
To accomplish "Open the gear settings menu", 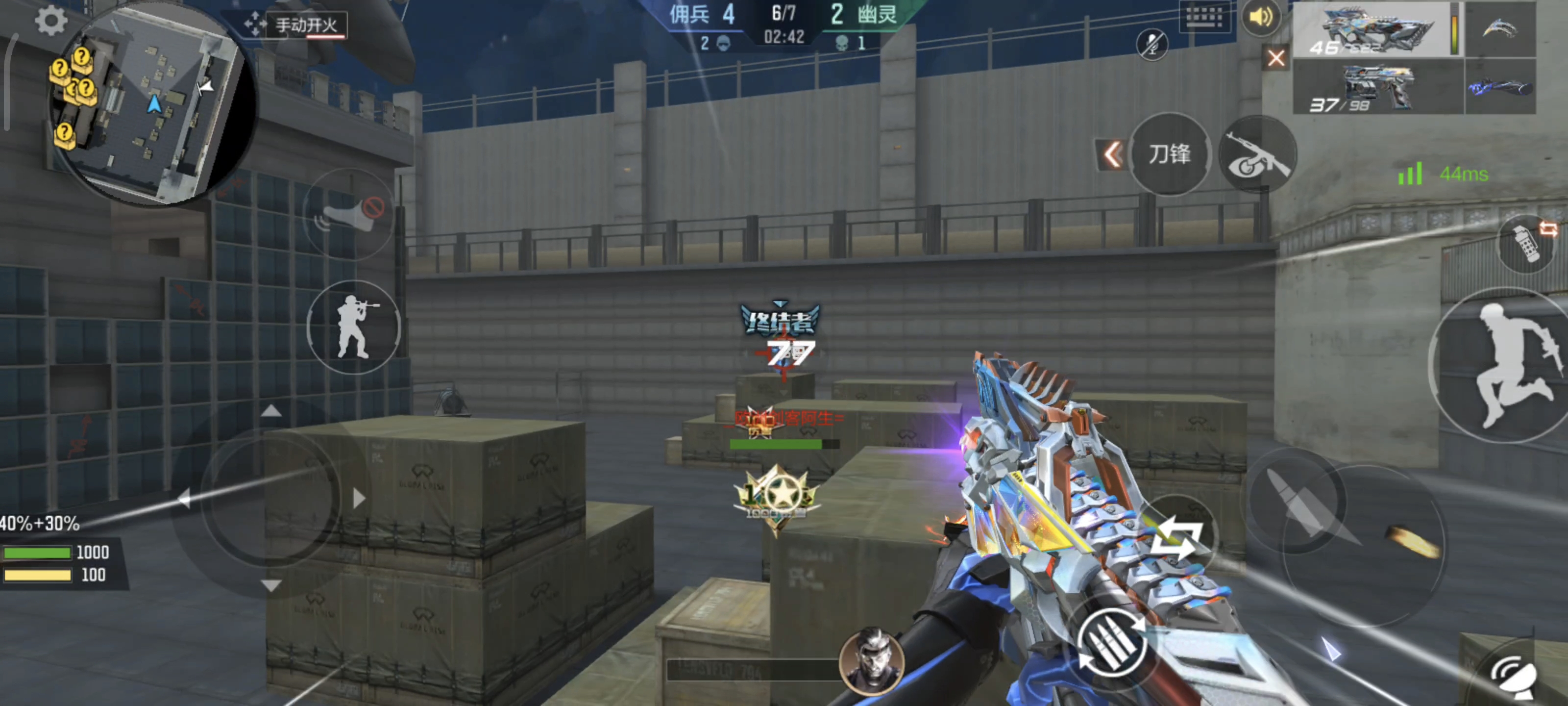I will [x=50, y=21].
